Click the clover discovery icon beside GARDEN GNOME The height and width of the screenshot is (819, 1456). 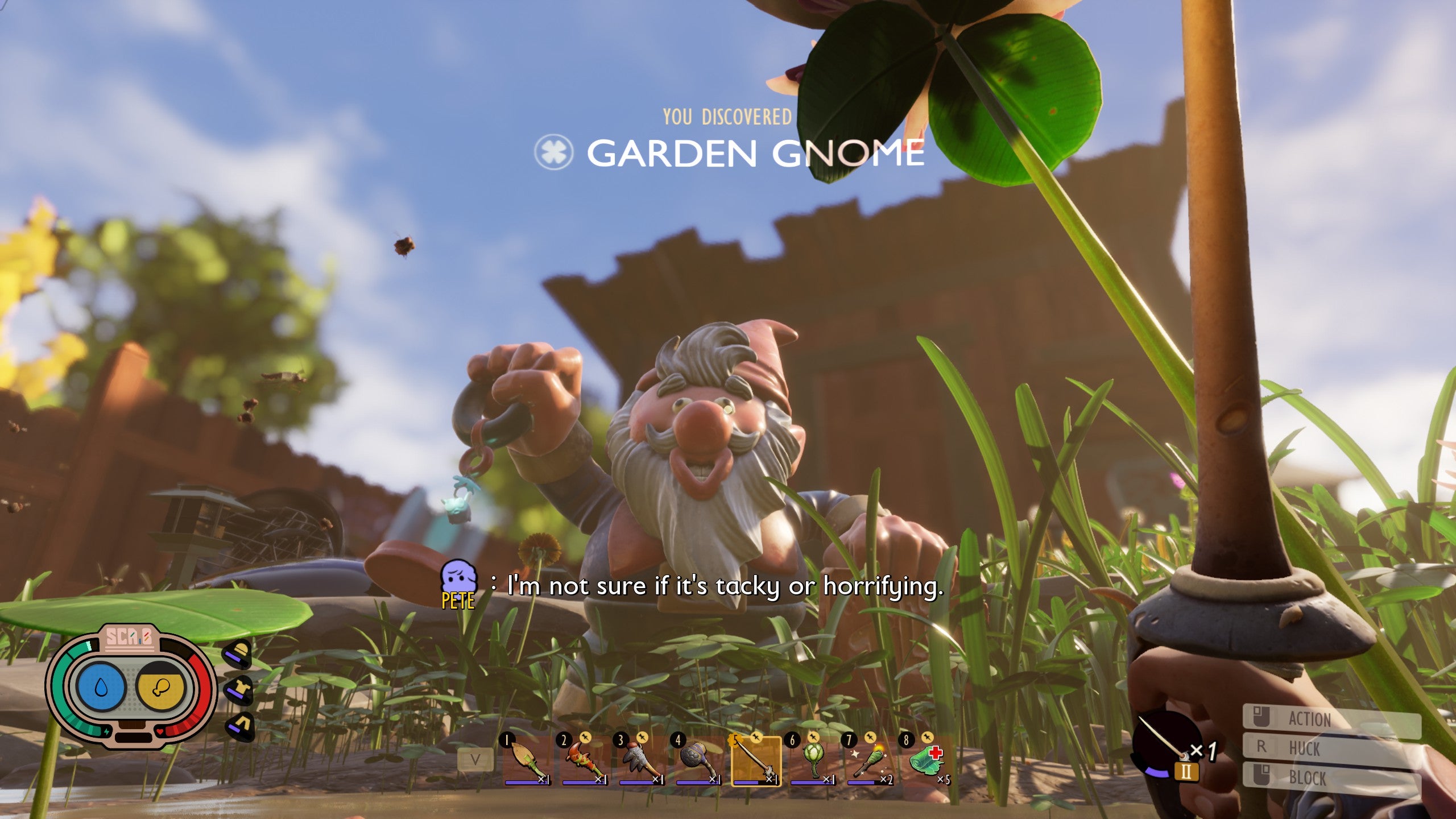[x=555, y=152]
